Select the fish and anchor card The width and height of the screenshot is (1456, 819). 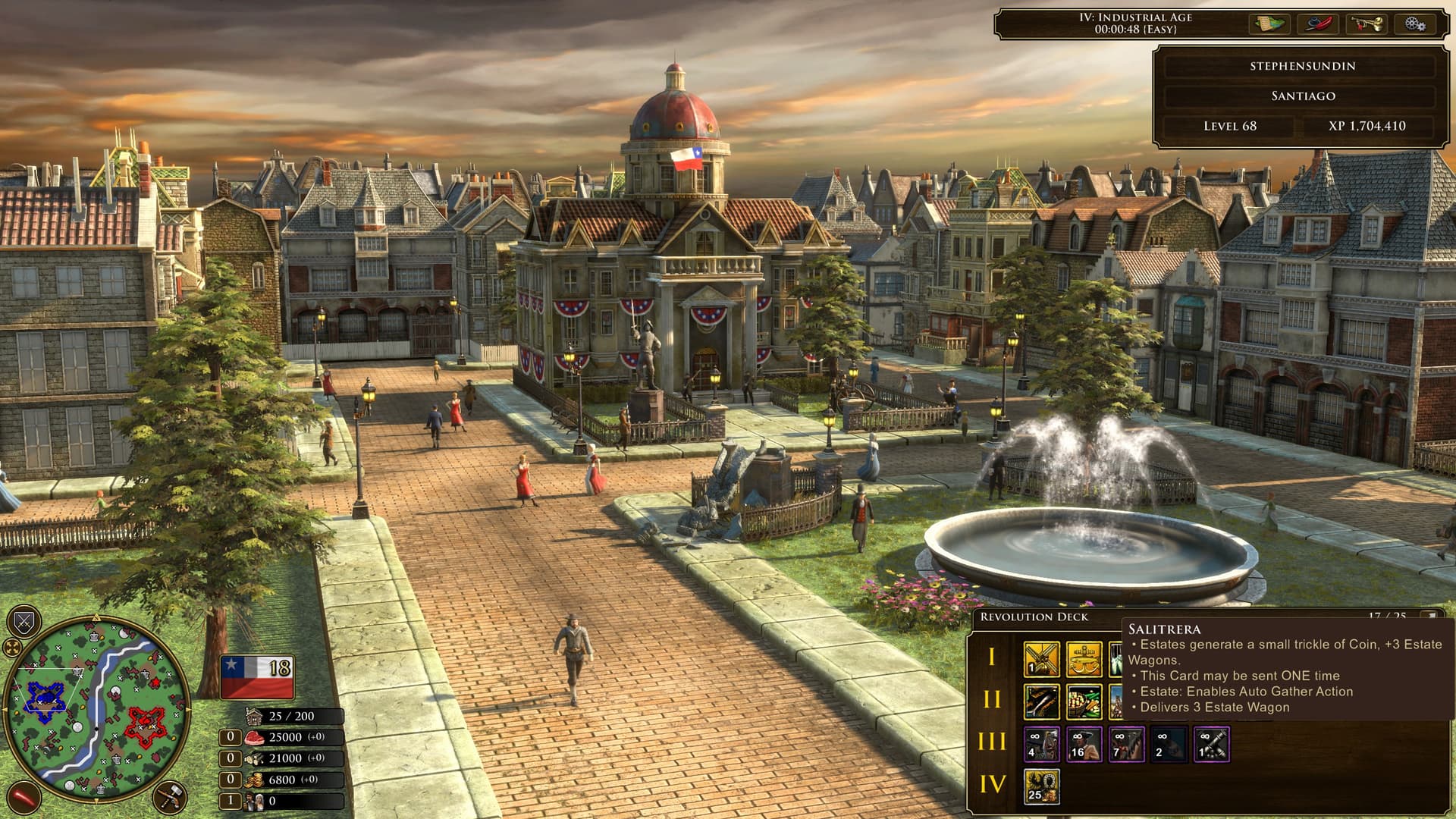[1084, 659]
